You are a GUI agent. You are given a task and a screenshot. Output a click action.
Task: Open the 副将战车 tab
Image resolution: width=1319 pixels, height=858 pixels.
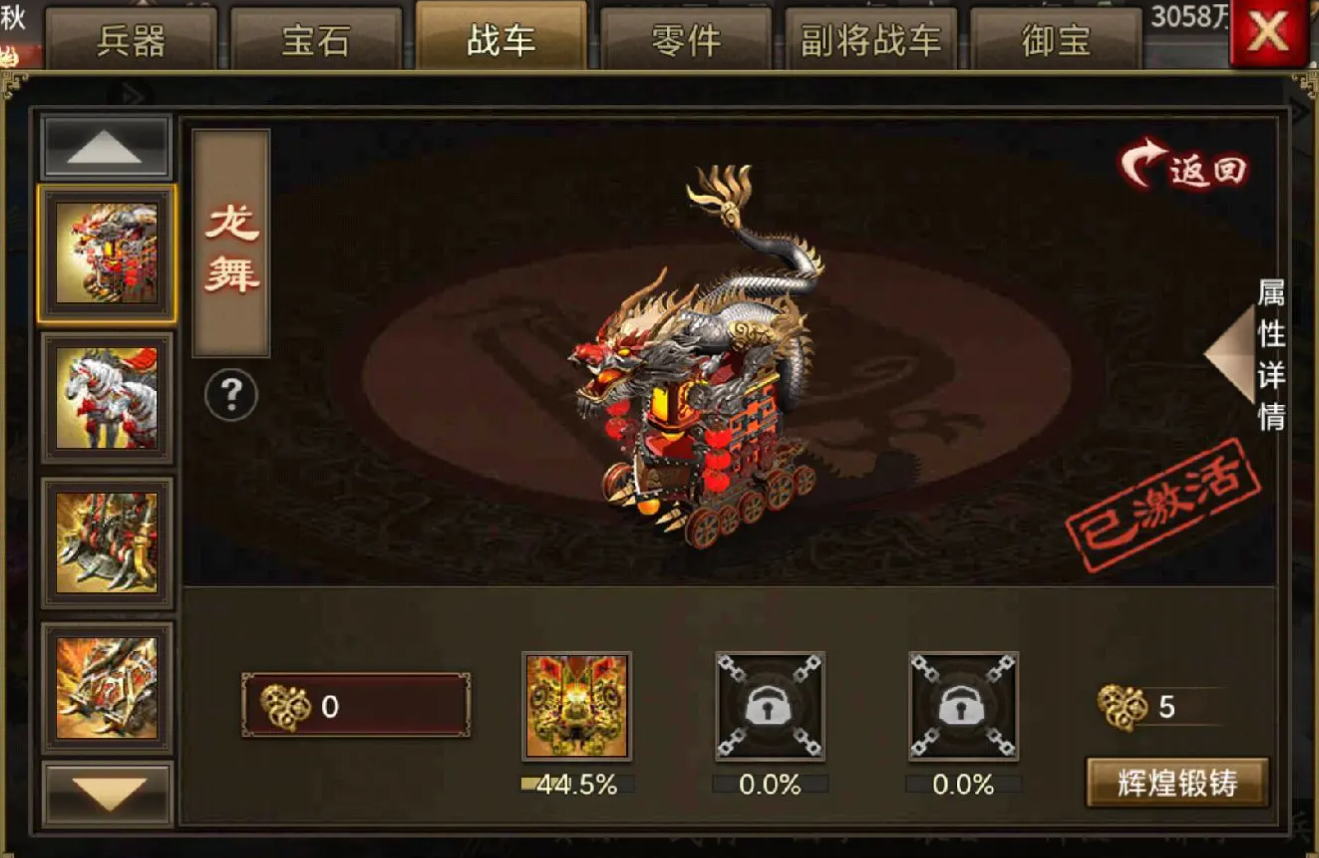click(871, 41)
